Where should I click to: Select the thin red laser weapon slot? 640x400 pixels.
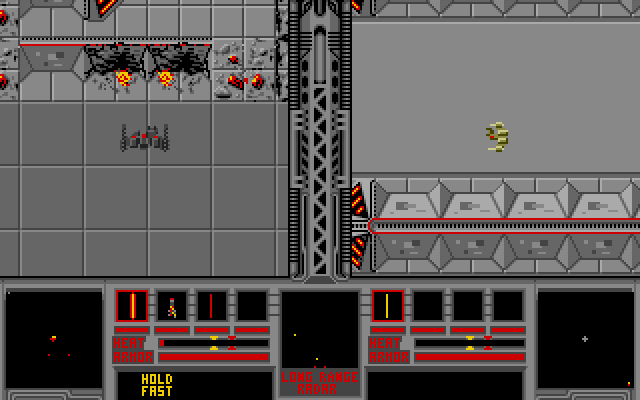(211, 306)
